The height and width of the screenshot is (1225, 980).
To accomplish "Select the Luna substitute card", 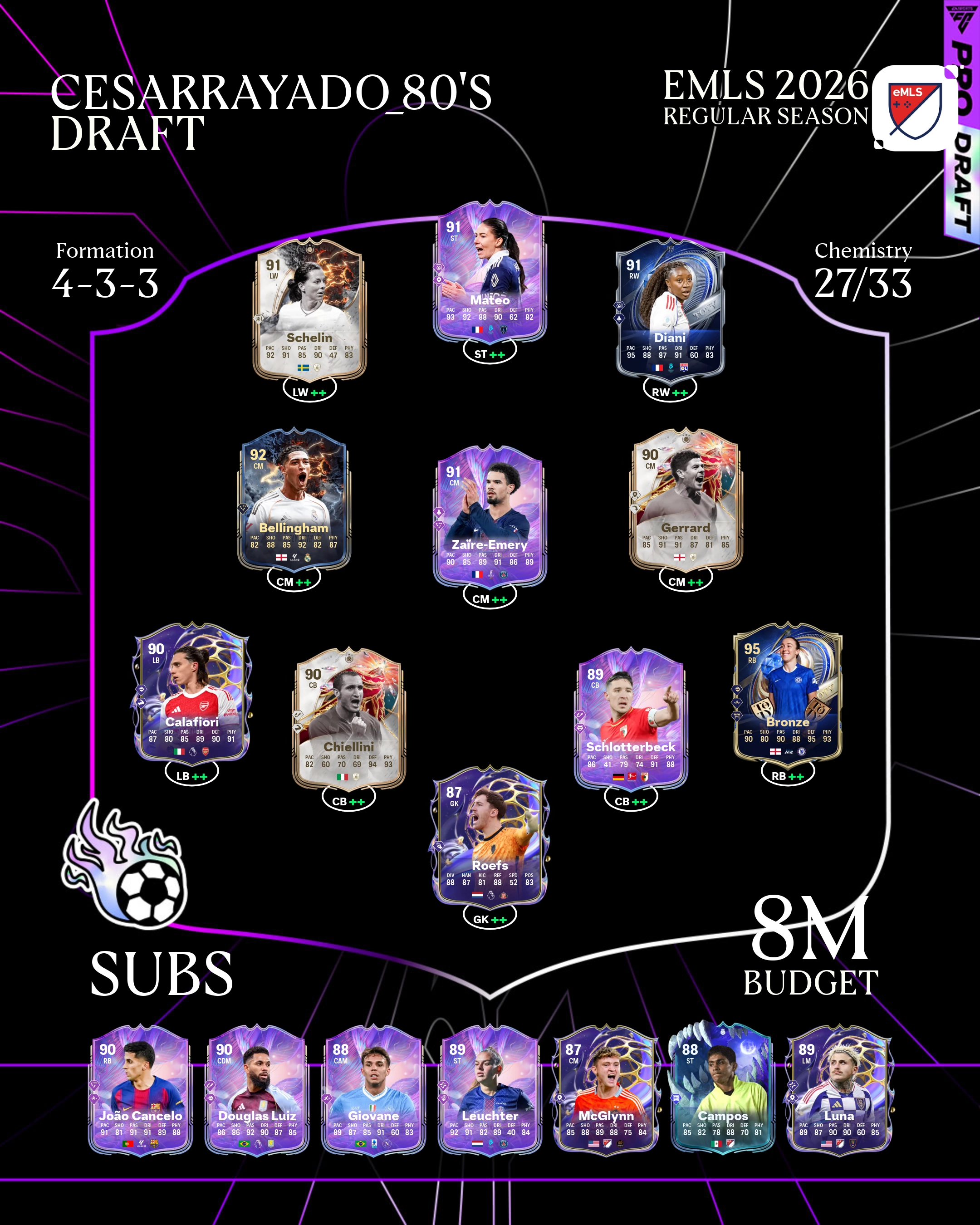I will click(839, 1091).
